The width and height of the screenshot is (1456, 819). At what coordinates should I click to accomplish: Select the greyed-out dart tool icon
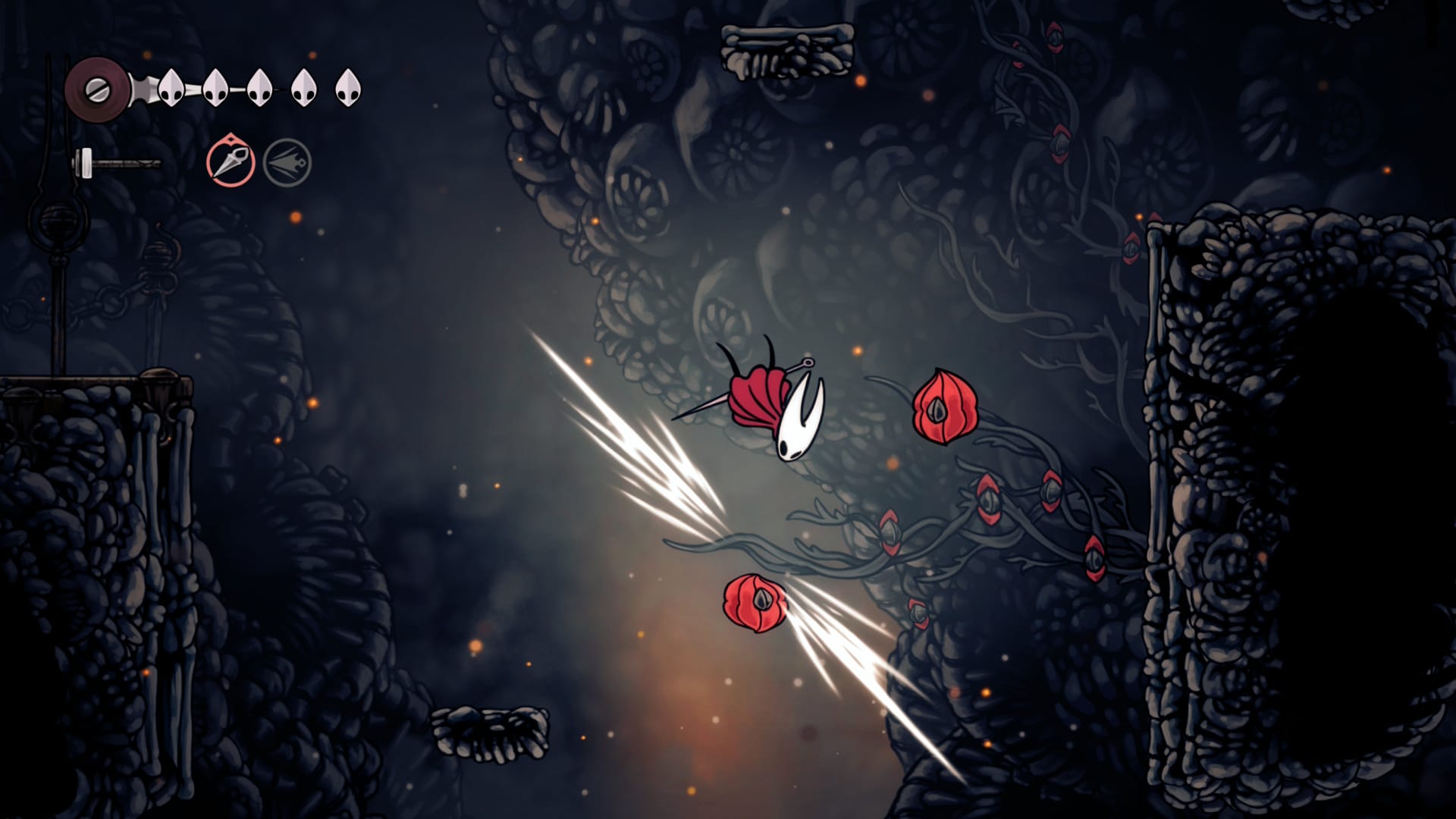click(x=287, y=163)
